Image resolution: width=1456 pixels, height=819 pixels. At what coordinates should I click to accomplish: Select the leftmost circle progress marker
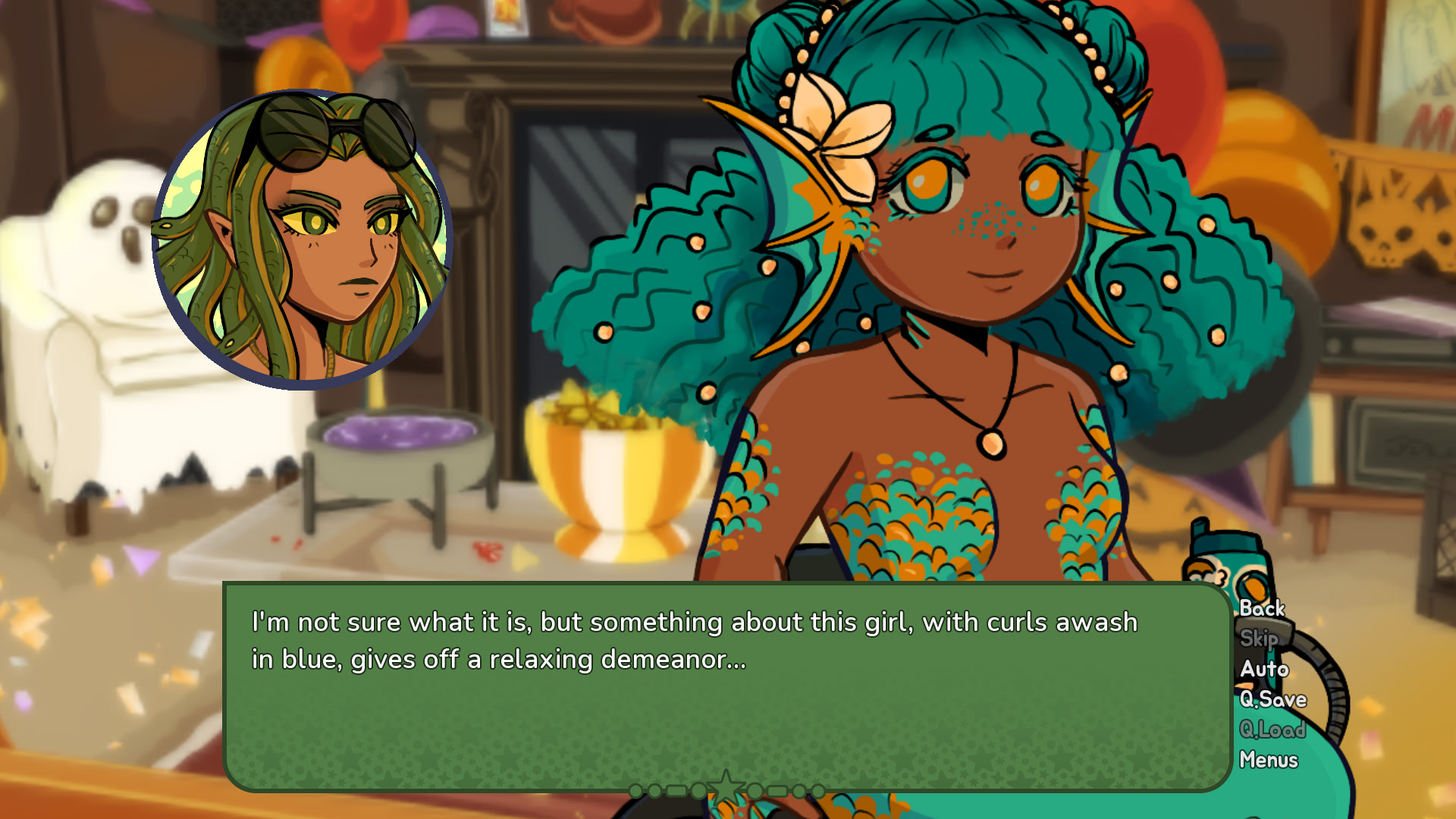(635, 791)
